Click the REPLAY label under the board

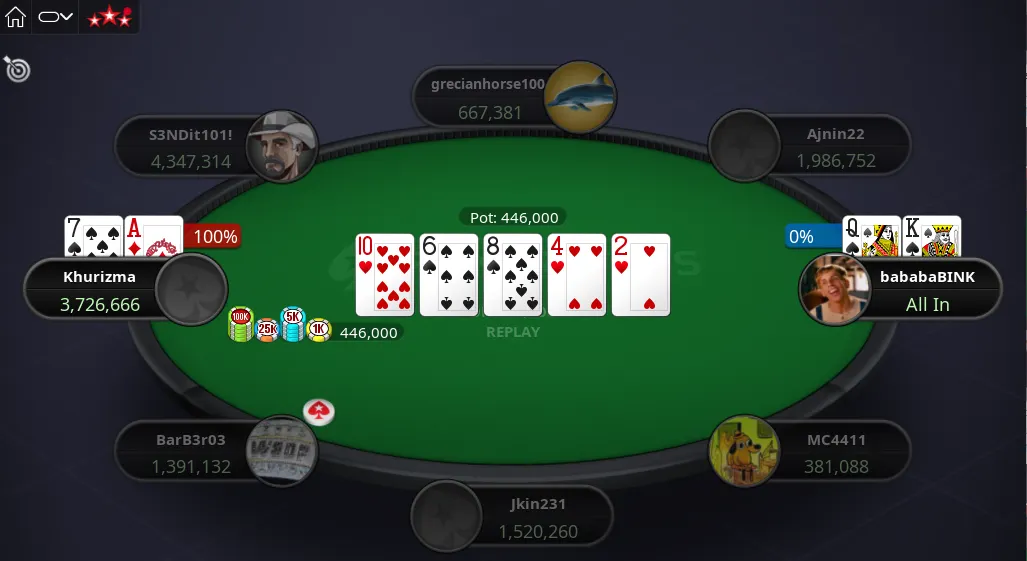(513, 332)
